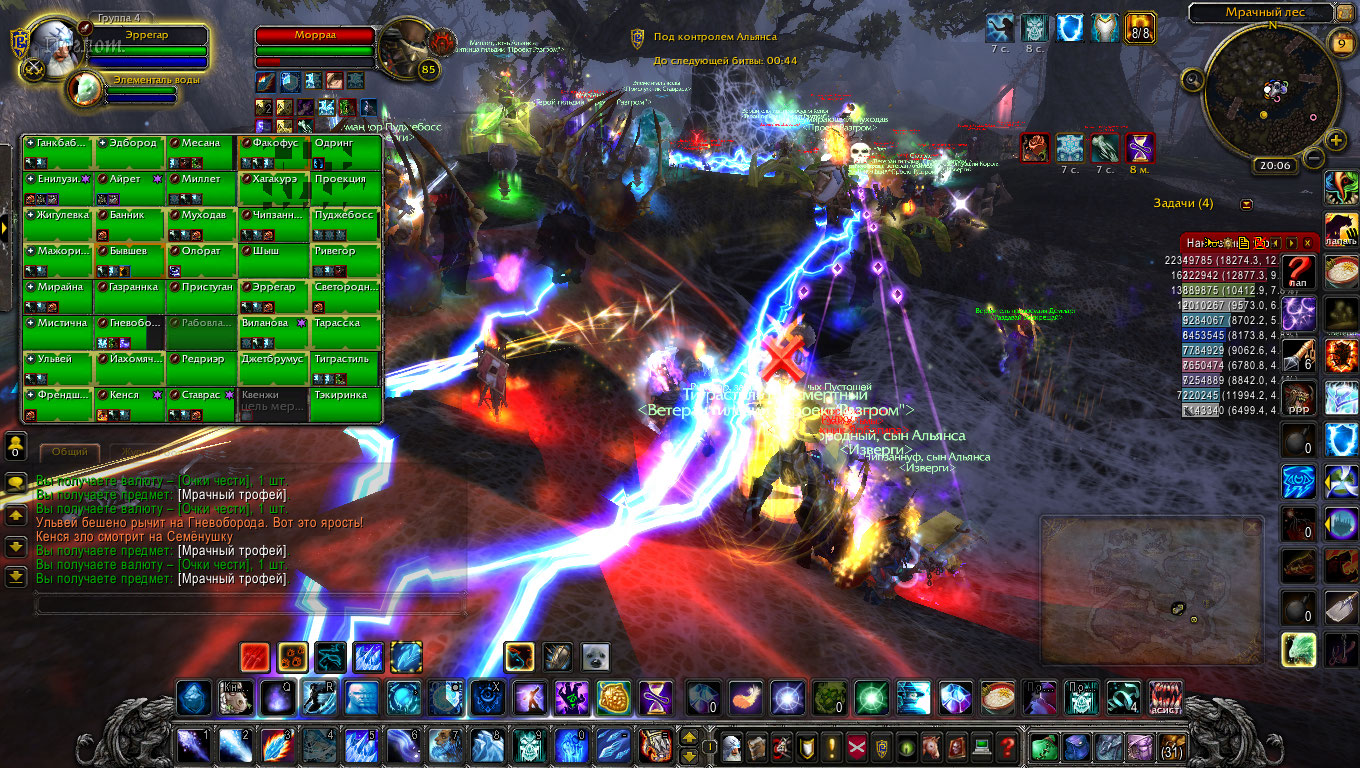The image size is (1360, 768).
Task: Open the backpack showing 31 free slots
Action: (1171, 746)
